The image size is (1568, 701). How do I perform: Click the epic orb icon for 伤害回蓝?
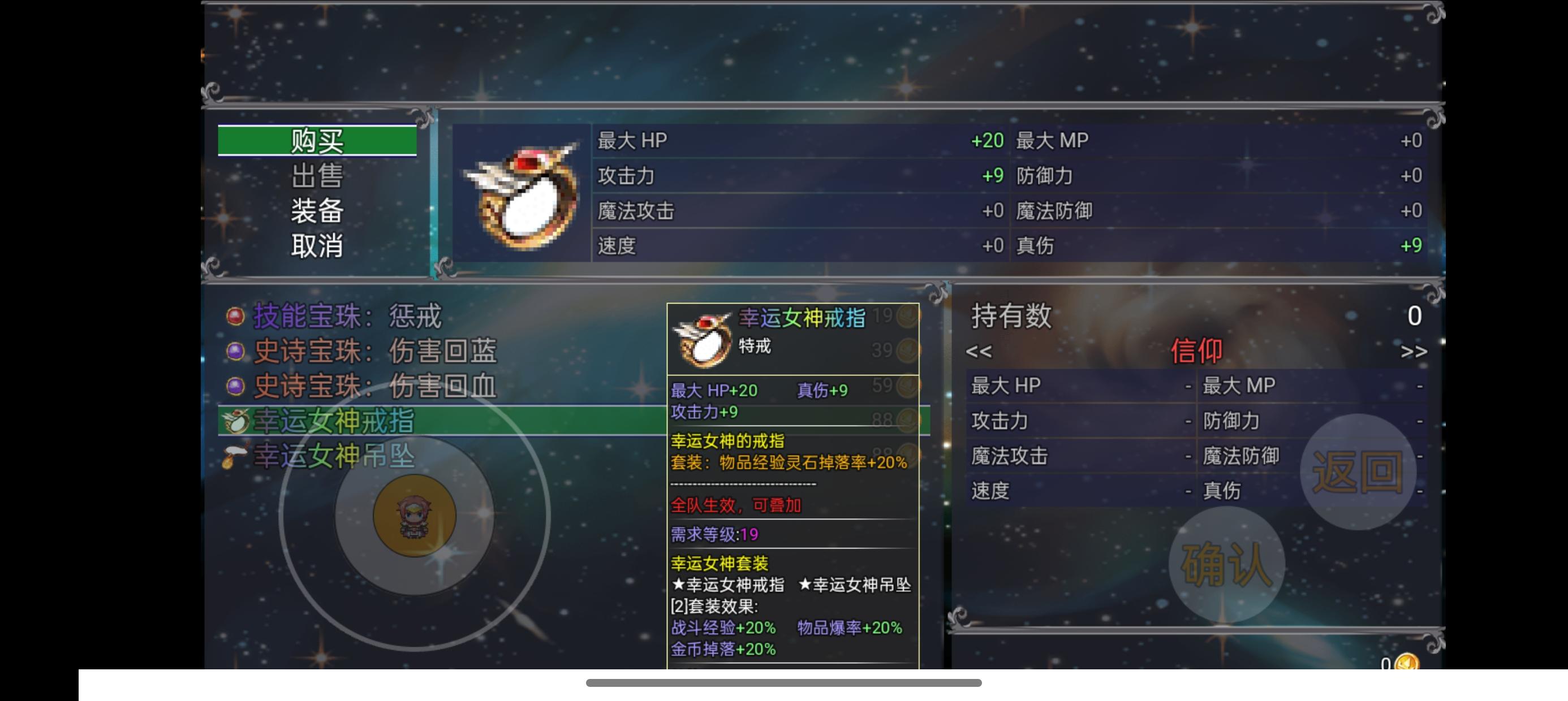pyautogui.click(x=238, y=351)
